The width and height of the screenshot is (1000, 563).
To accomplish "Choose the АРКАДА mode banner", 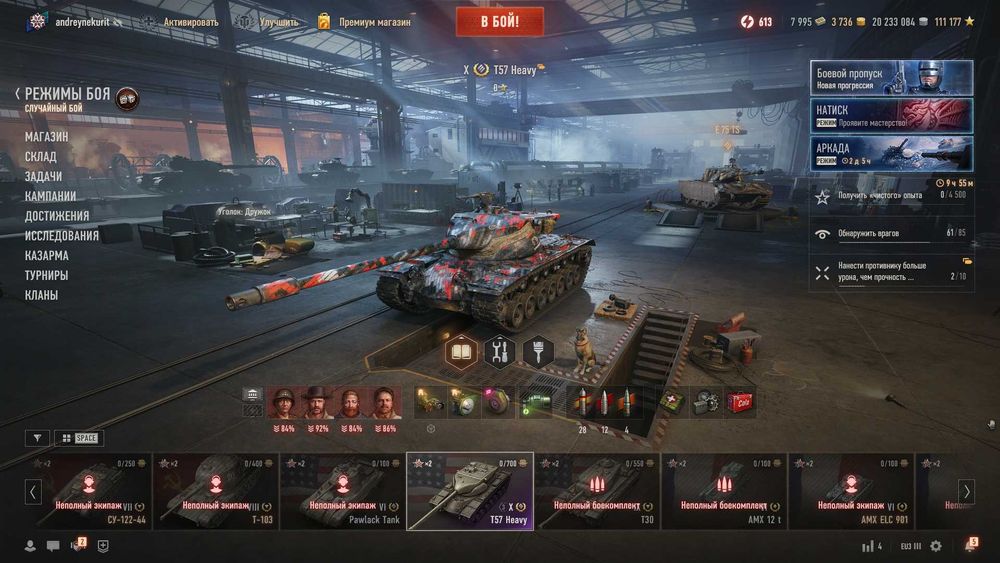I will pyautogui.click(x=891, y=153).
